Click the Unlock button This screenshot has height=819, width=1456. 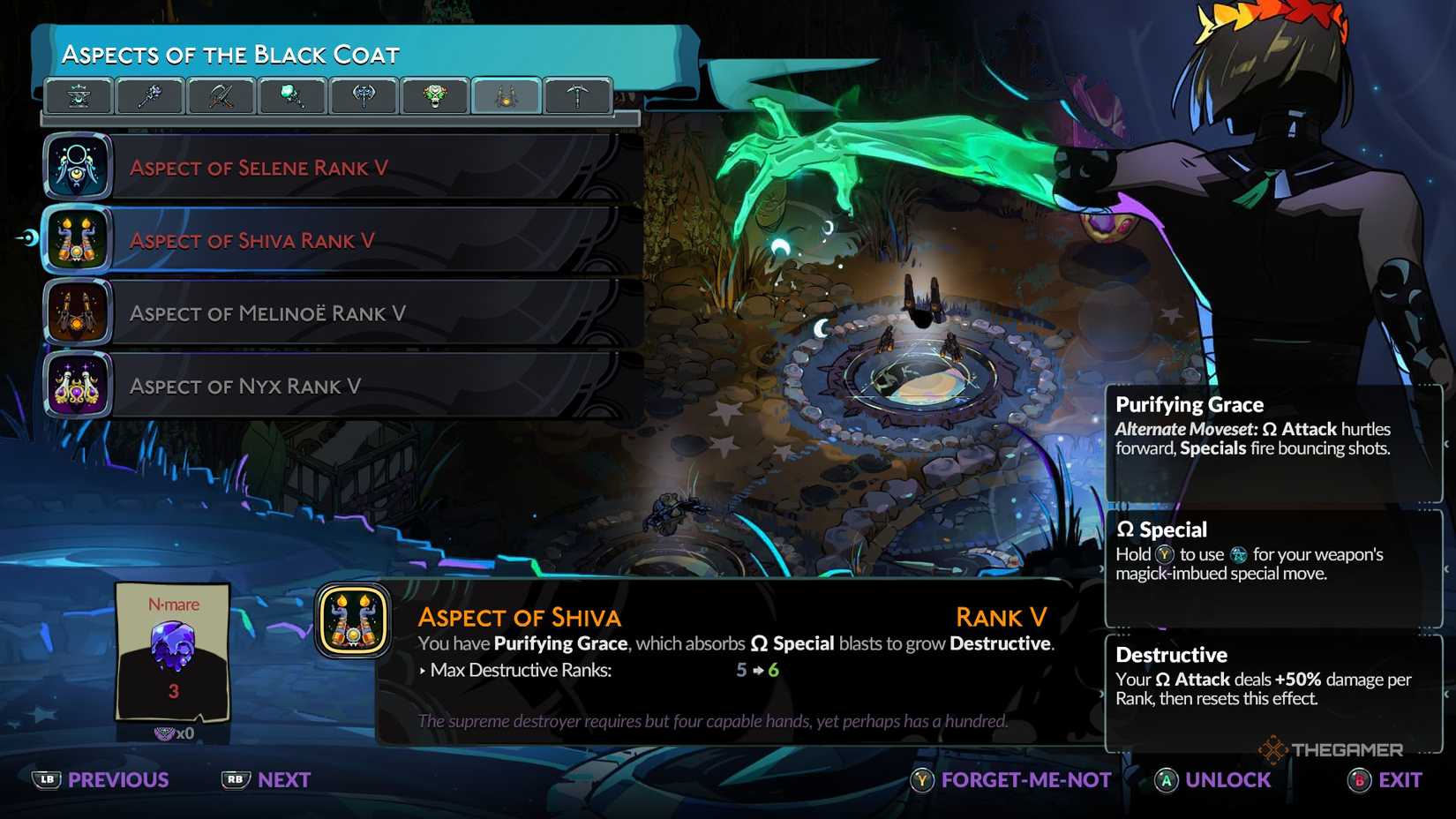(1214, 780)
